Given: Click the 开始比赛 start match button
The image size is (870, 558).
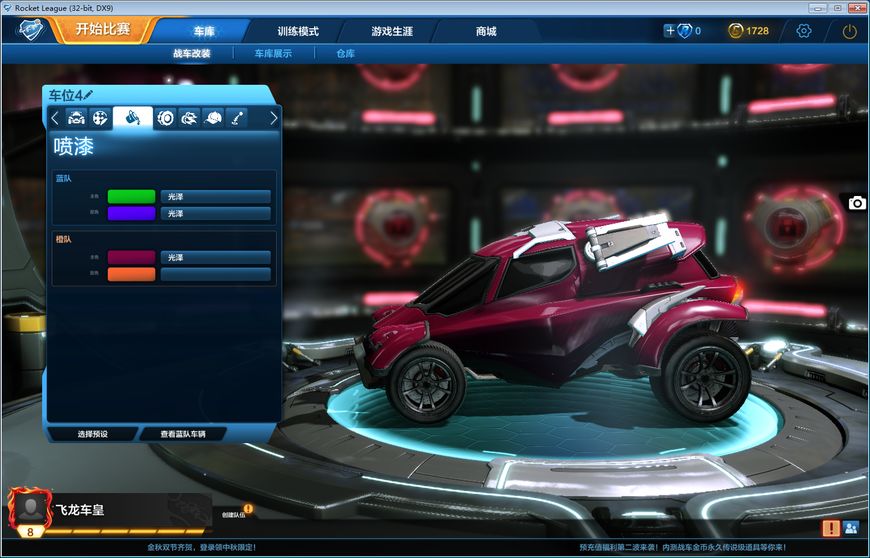Looking at the screenshot, I should pyautogui.click(x=102, y=29).
